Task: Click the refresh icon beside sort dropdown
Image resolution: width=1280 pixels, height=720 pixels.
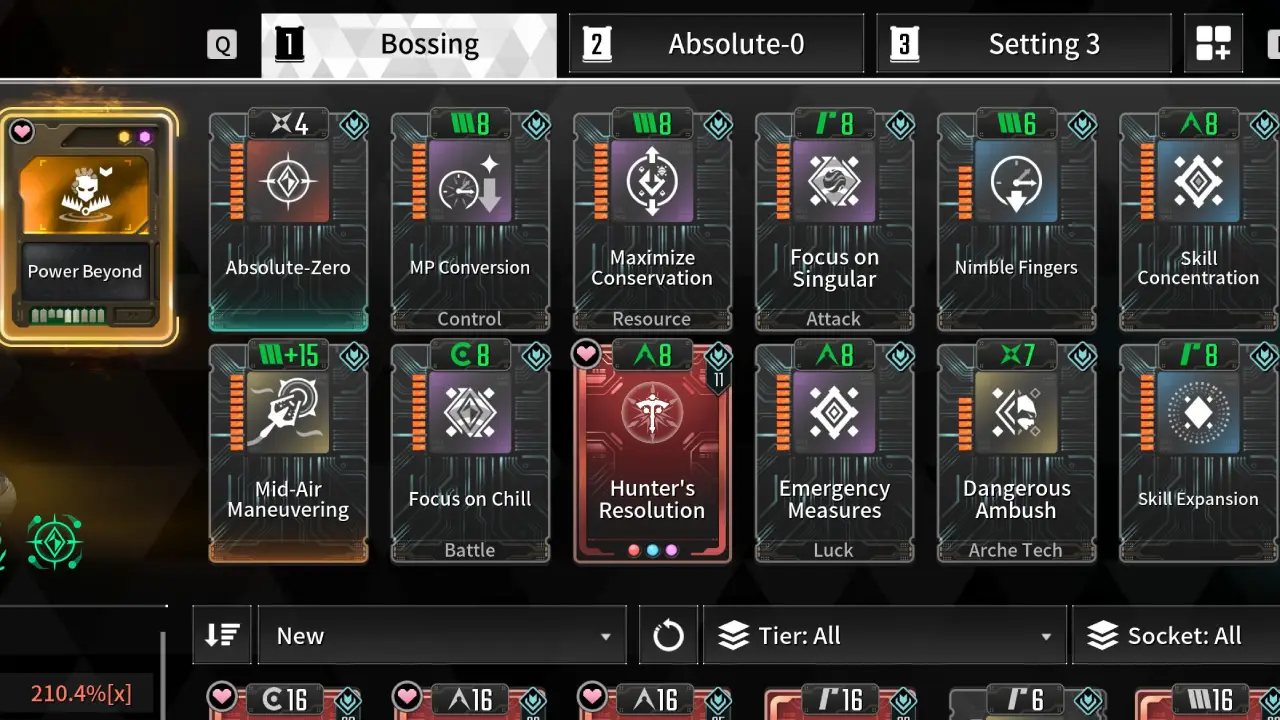Action: pos(668,635)
